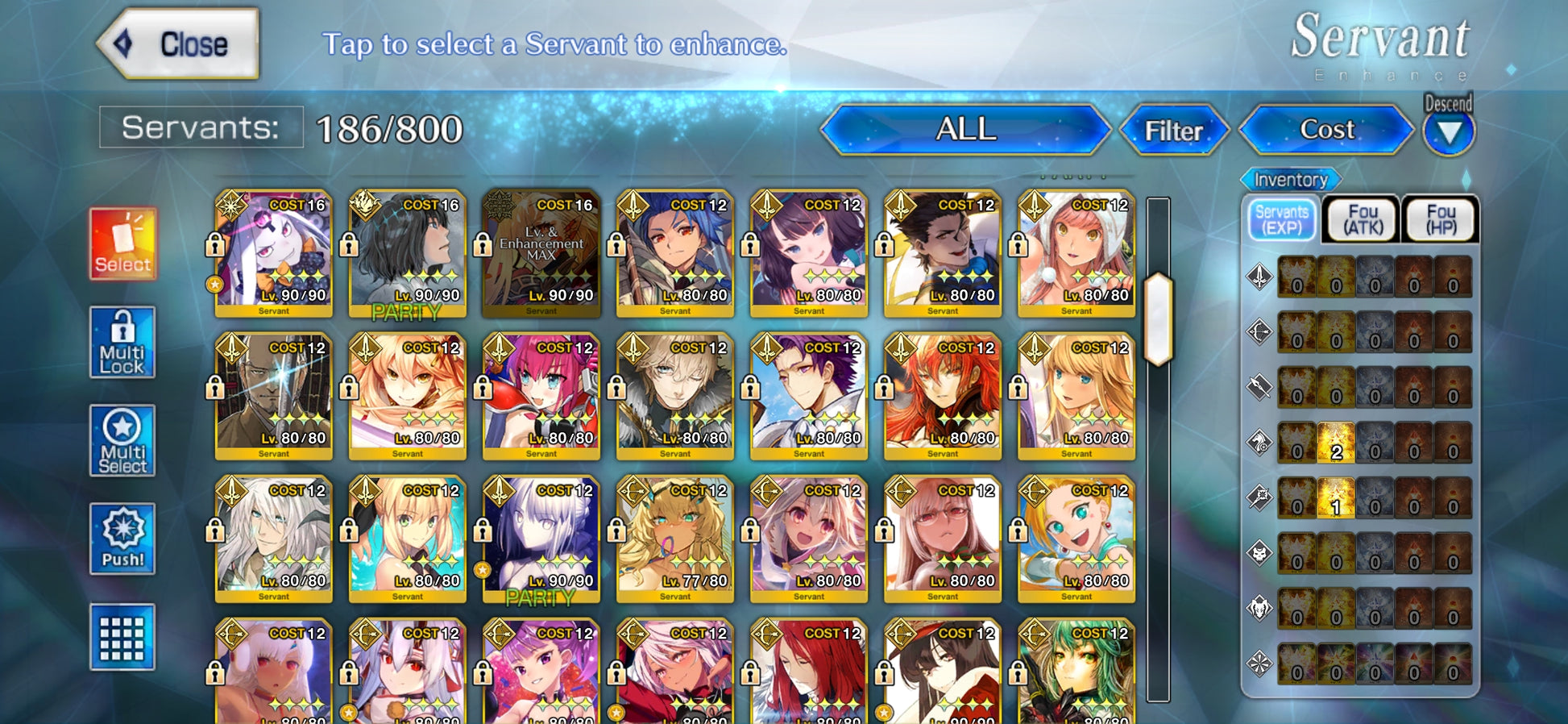
Task: Switch to the Servants (EXP) inventory tab
Action: (1281, 220)
